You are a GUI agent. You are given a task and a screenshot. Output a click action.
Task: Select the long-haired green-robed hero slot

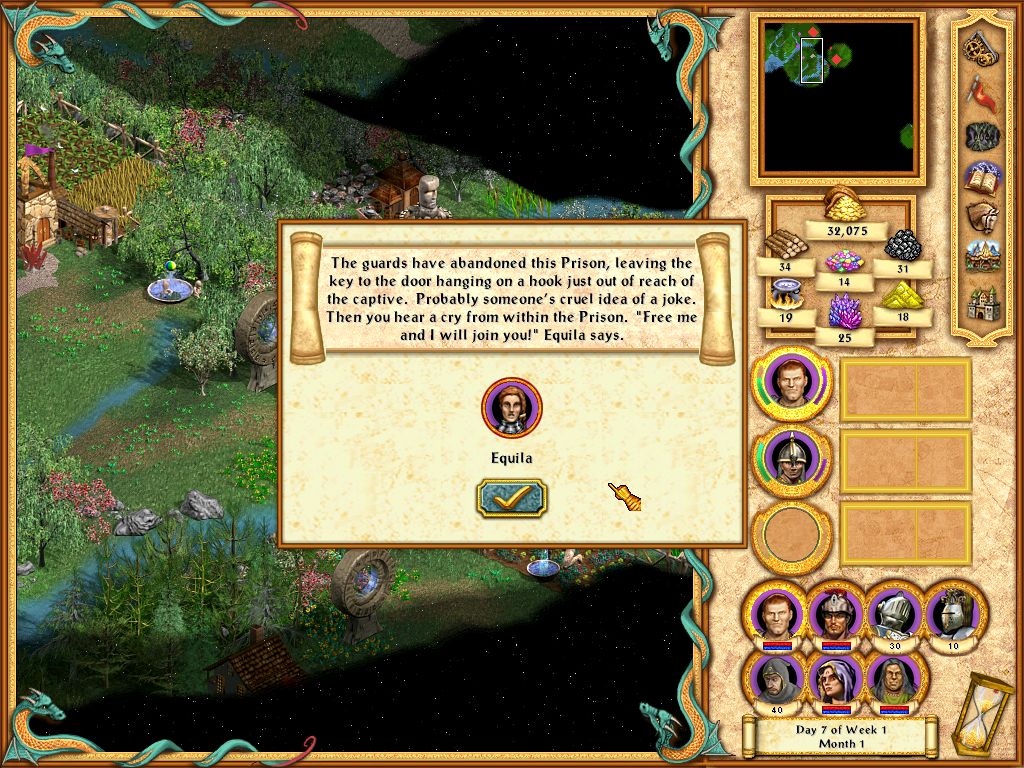pyautogui.click(x=893, y=679)
